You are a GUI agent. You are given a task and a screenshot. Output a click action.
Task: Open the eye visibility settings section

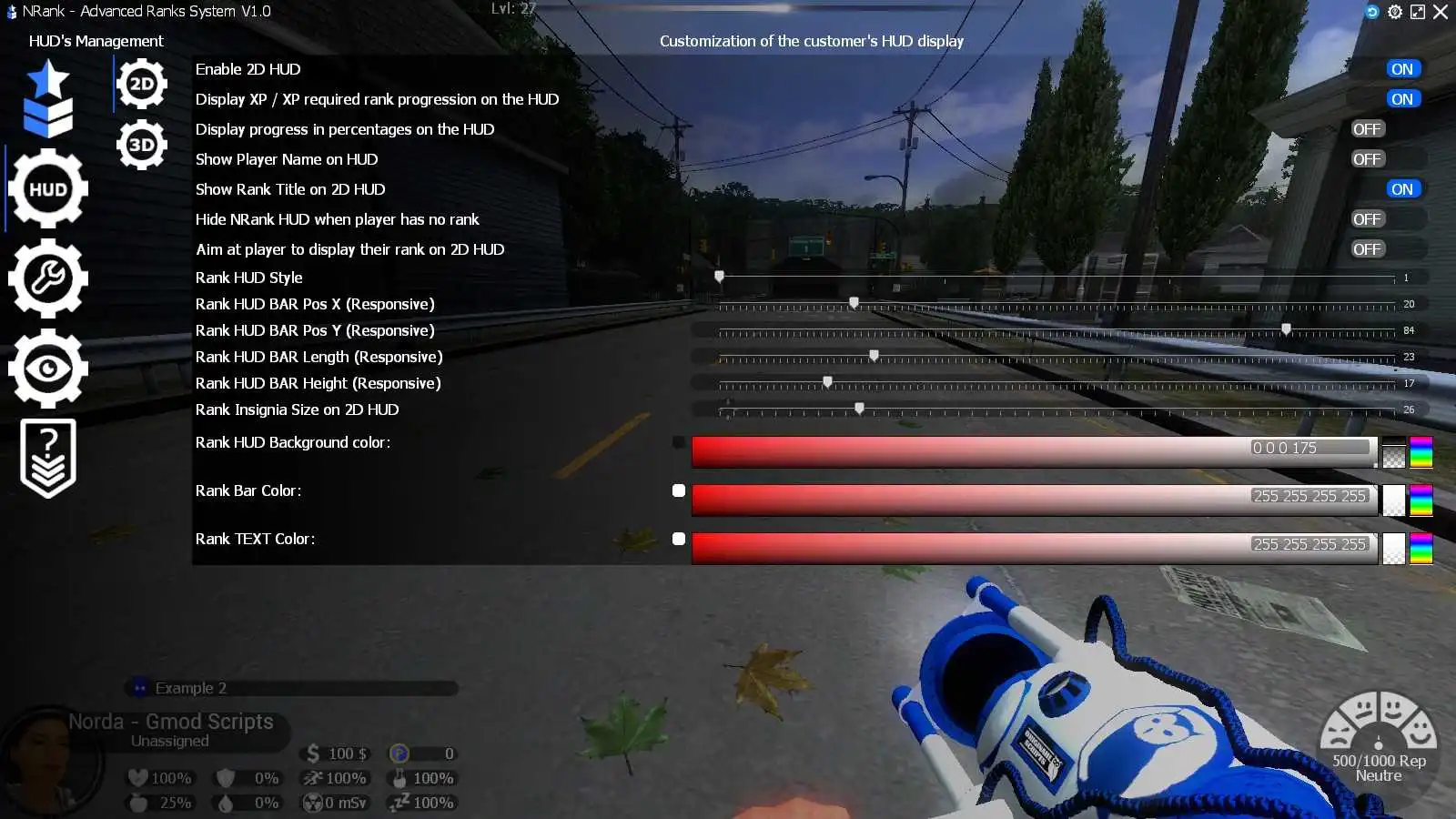pos(48,367)
